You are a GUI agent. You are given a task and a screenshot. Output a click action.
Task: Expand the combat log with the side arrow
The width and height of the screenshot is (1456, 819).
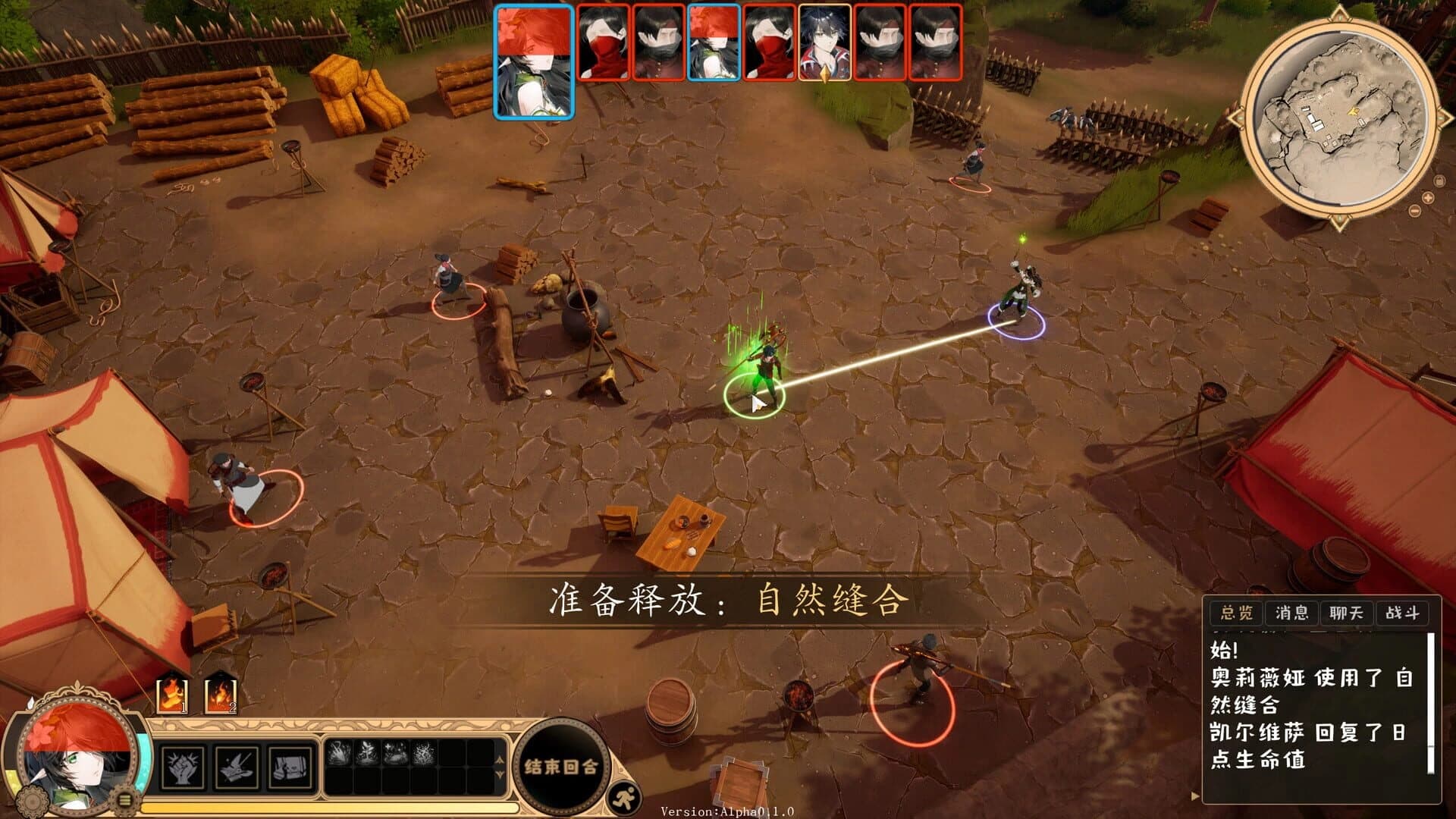tap(1194, 795)
